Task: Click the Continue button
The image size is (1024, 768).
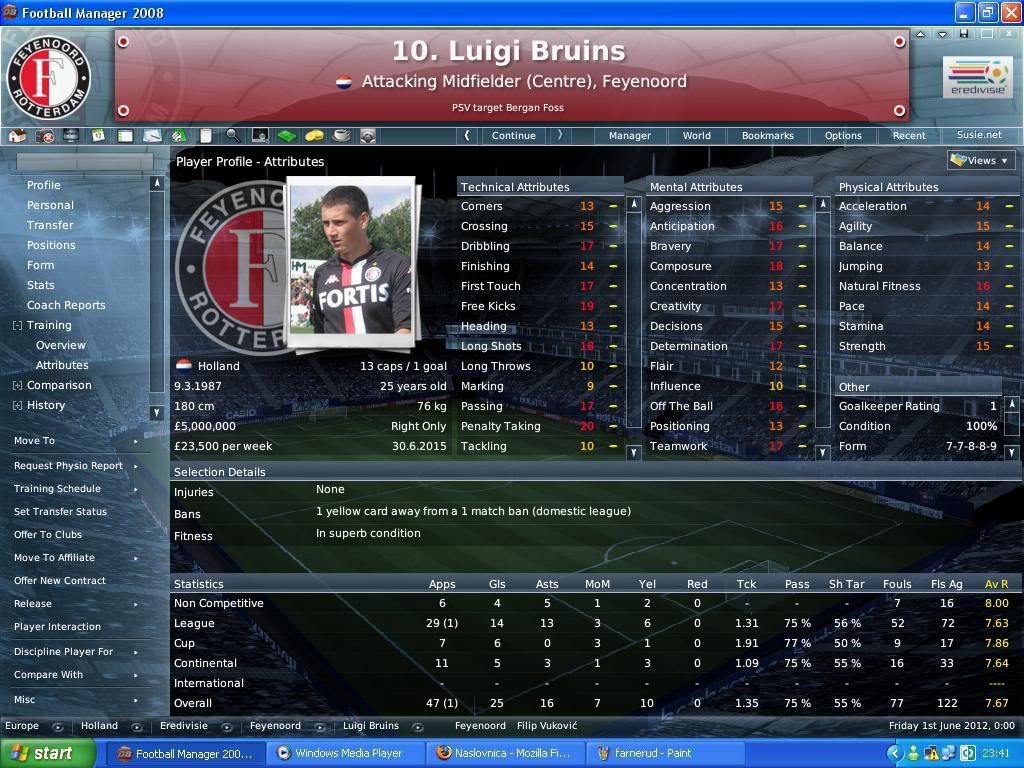Action: [x=513, y=135]
